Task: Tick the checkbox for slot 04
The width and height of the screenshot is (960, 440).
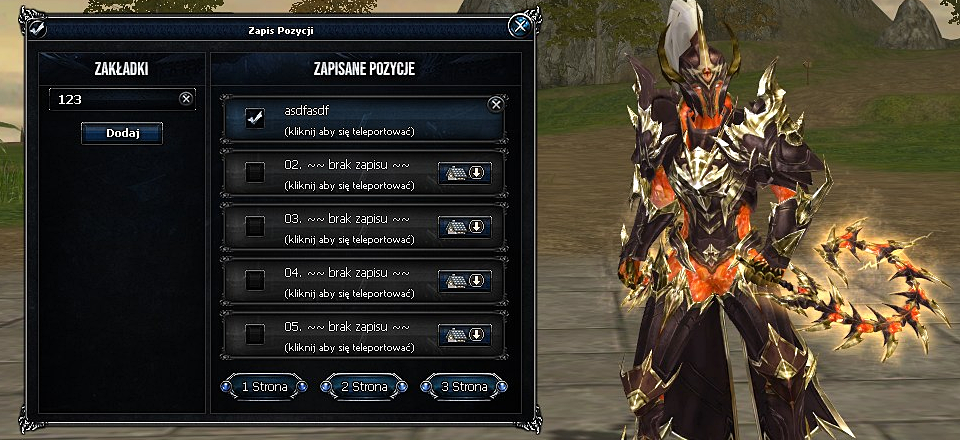Action: pos(255,281)
